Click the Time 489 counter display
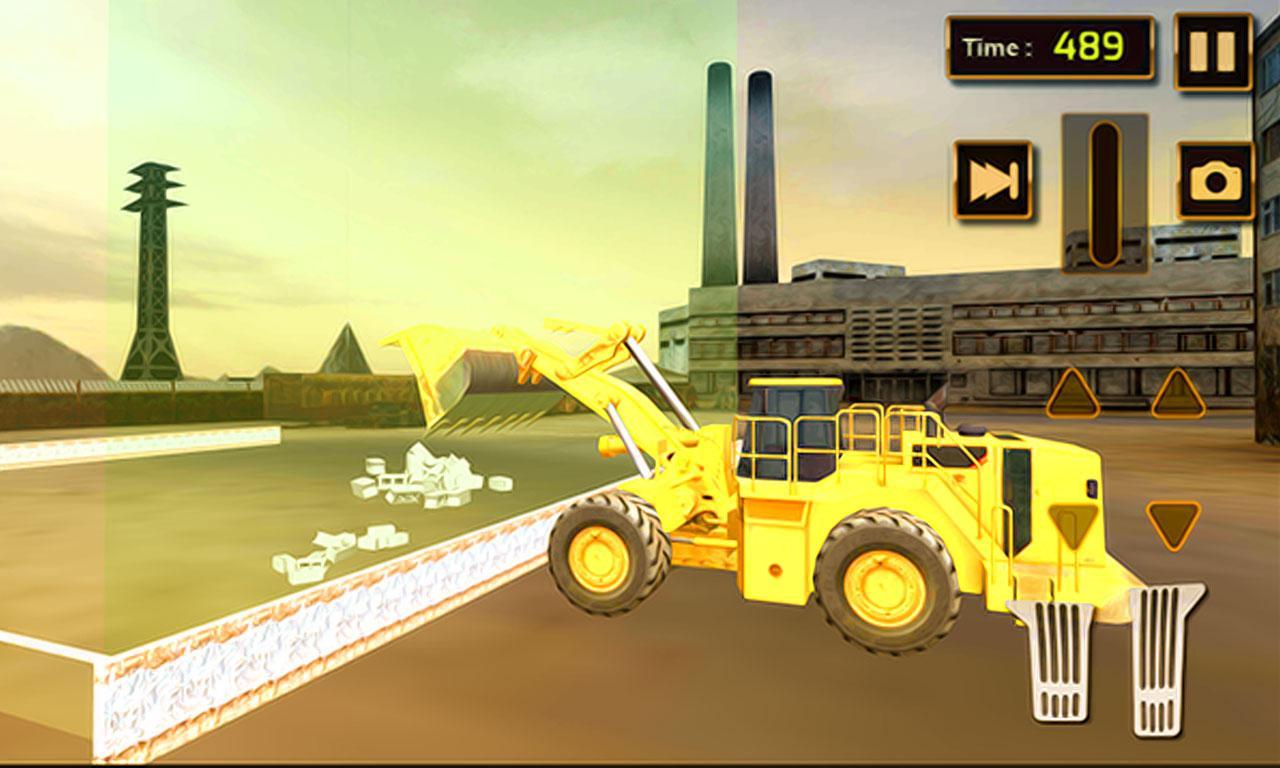 pyautogui.click(x=1047, y=44)
